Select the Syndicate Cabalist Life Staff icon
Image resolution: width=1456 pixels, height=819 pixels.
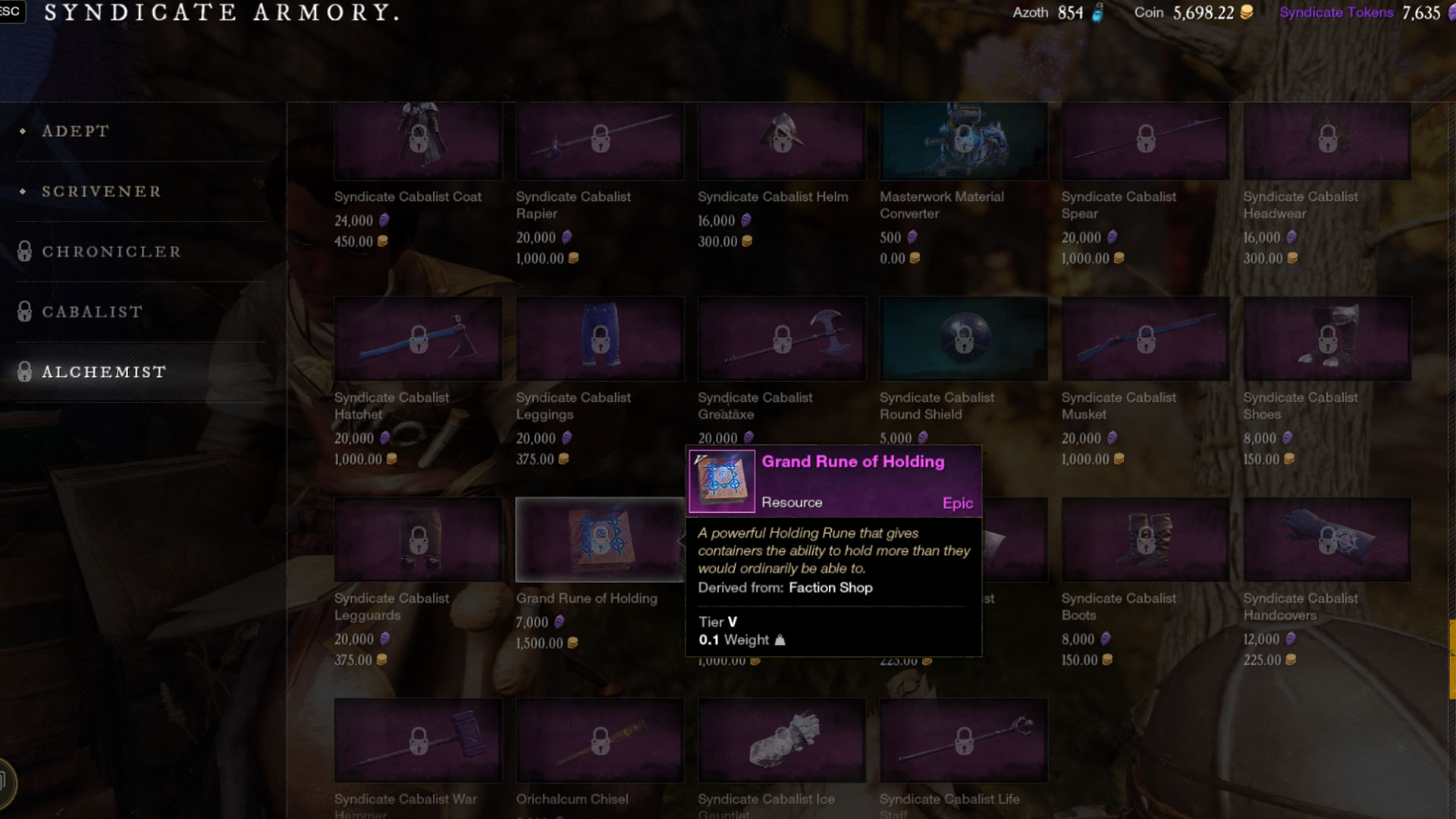point(963,740)
